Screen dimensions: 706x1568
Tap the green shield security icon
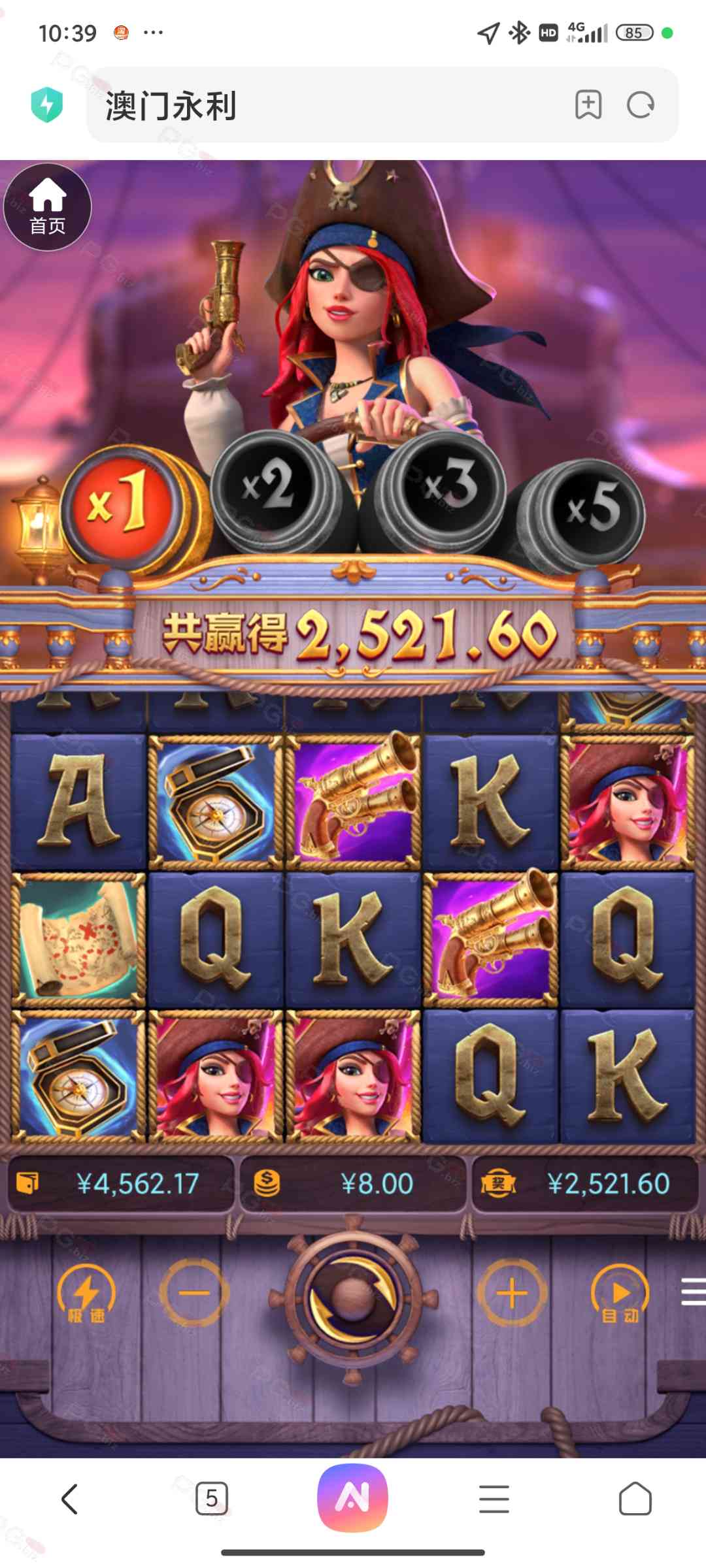47,105
